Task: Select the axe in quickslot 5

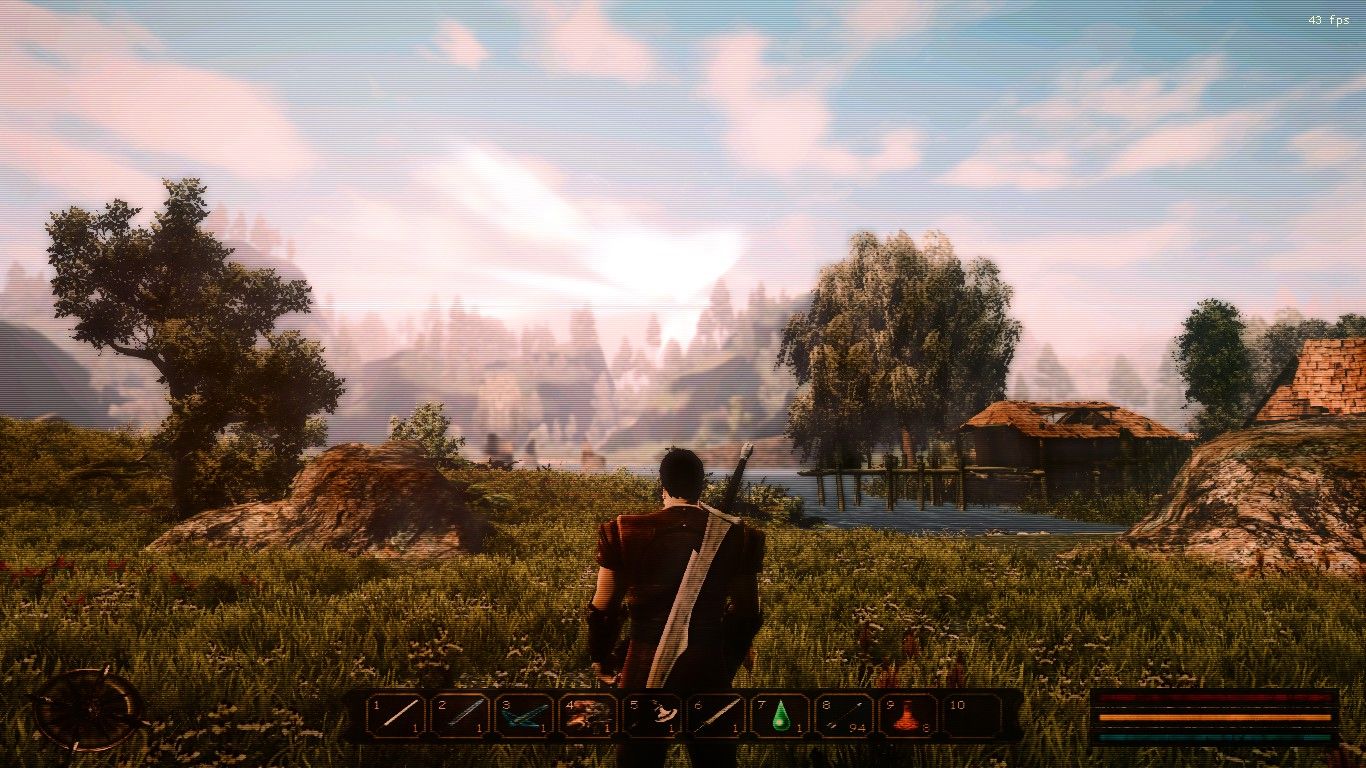Action: click(x=654, y=715)
